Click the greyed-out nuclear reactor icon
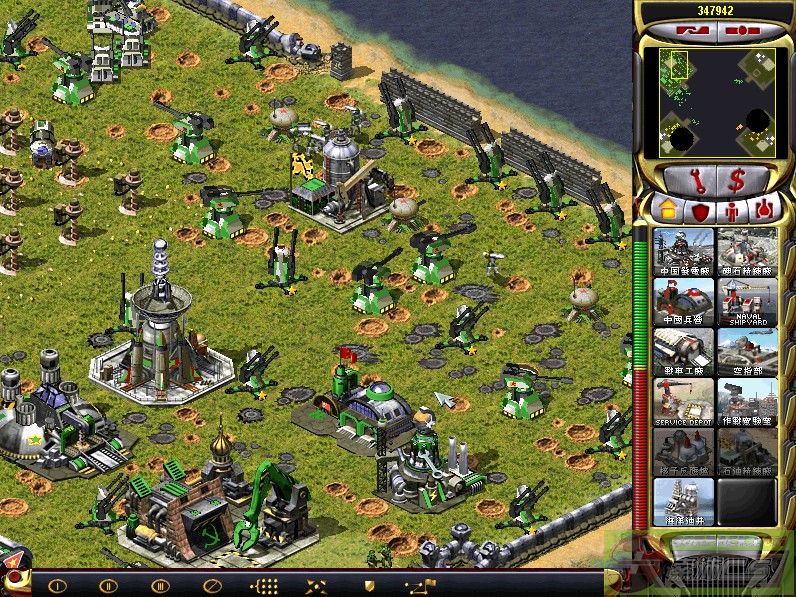 click(x=684, y=451)
